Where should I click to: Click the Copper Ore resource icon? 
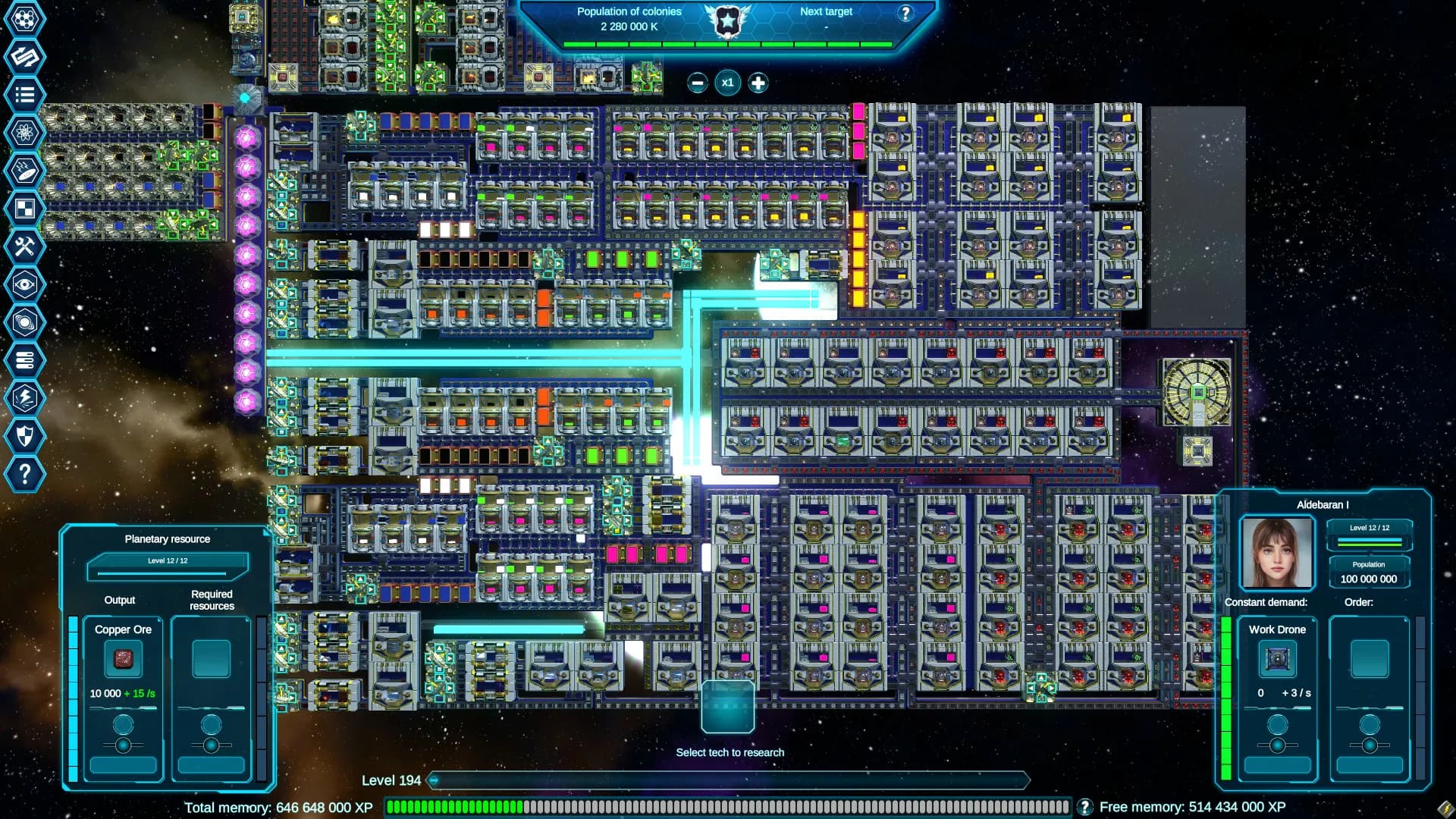coord(122,660)
